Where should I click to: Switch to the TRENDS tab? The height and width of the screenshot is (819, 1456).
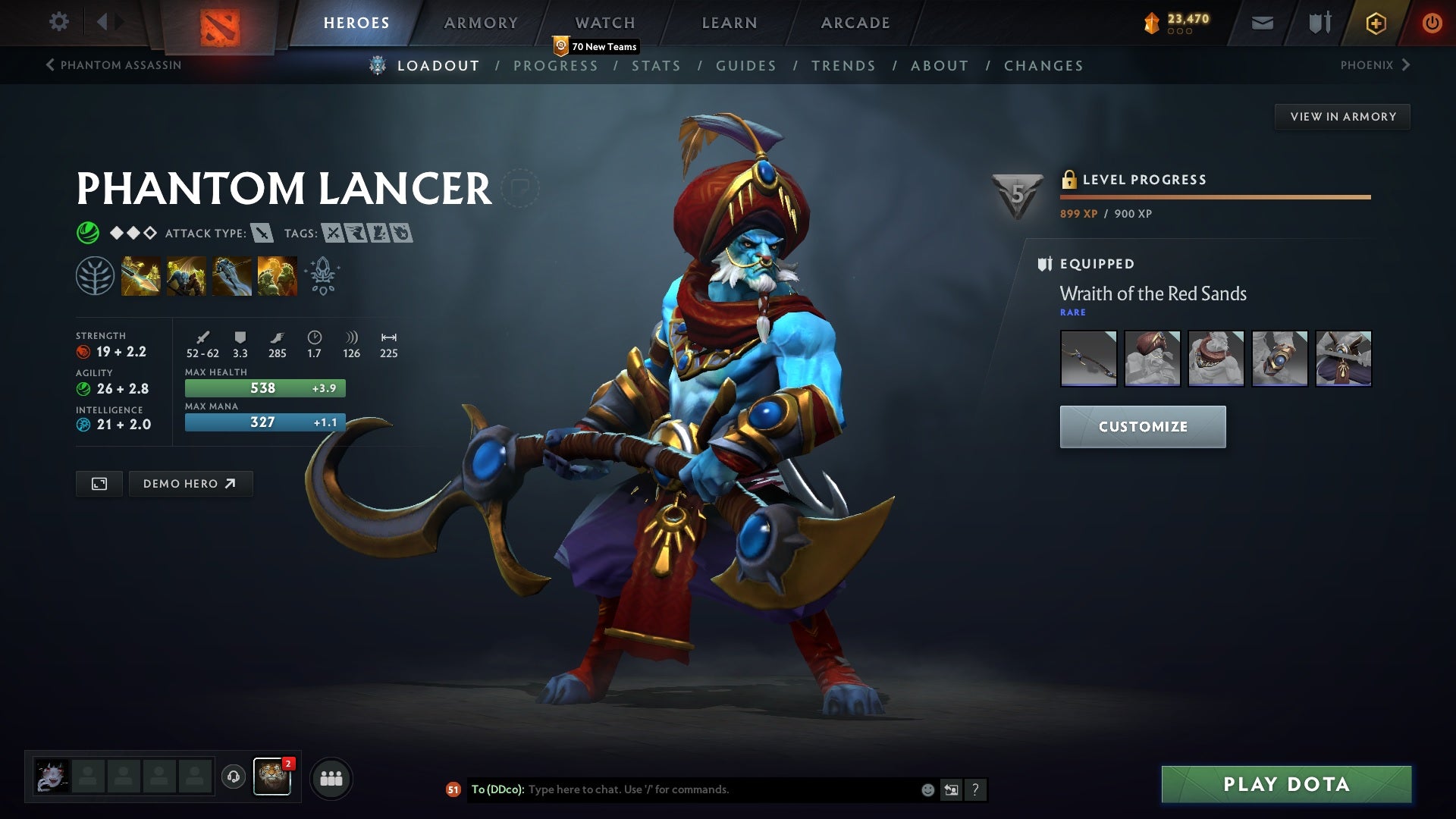pos(843,65)
